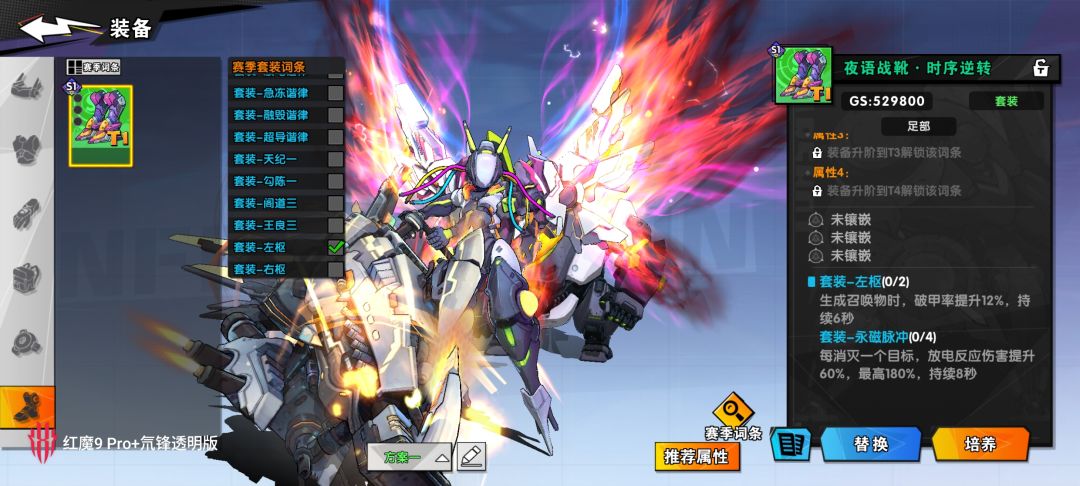This screenshot has width=1080, height=486.
Task: Click the blue document list icon
Action: tap(790, 445)
